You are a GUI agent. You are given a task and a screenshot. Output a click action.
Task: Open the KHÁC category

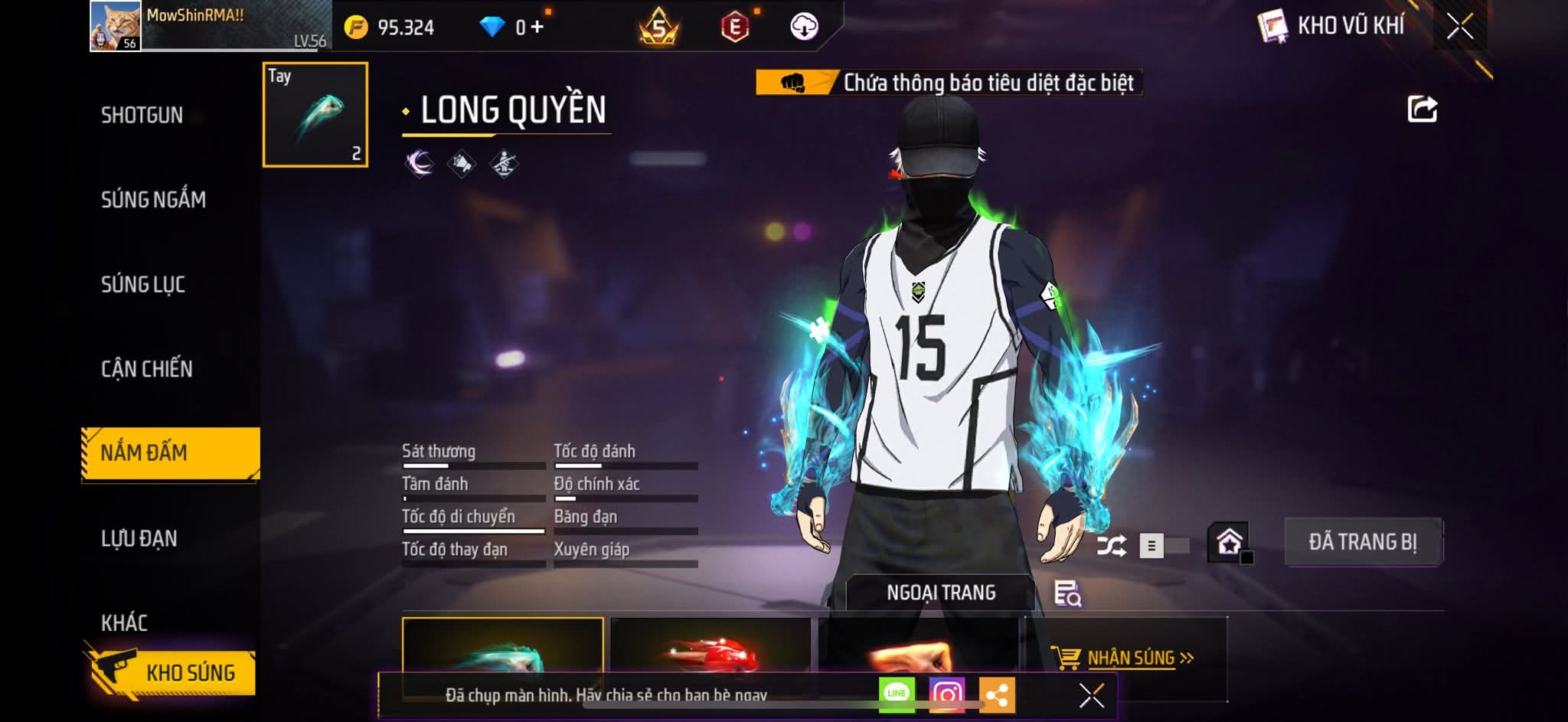pos(124,622)
